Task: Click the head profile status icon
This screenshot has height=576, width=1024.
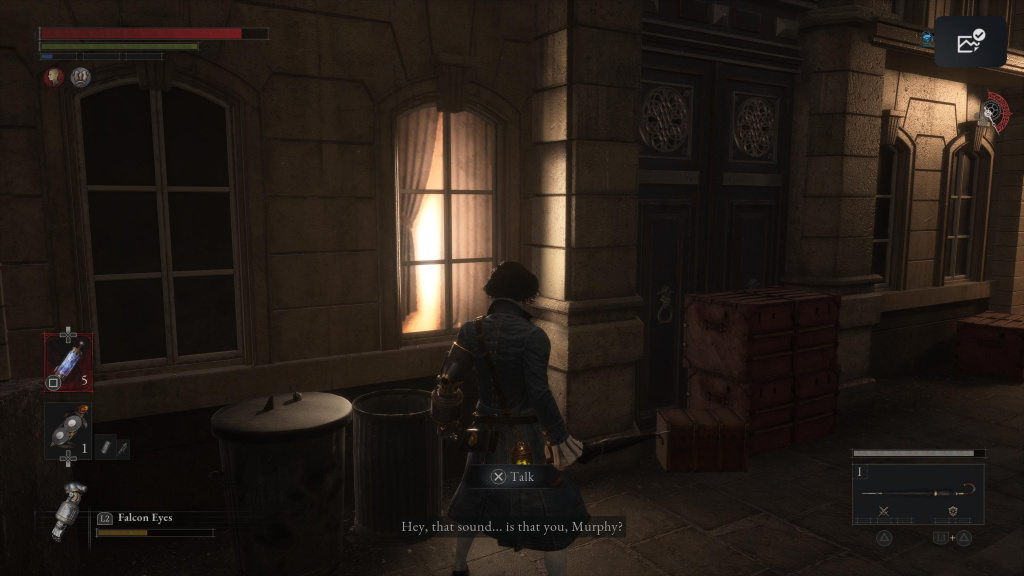Action: pyautogui.click(x=53, y=77)
